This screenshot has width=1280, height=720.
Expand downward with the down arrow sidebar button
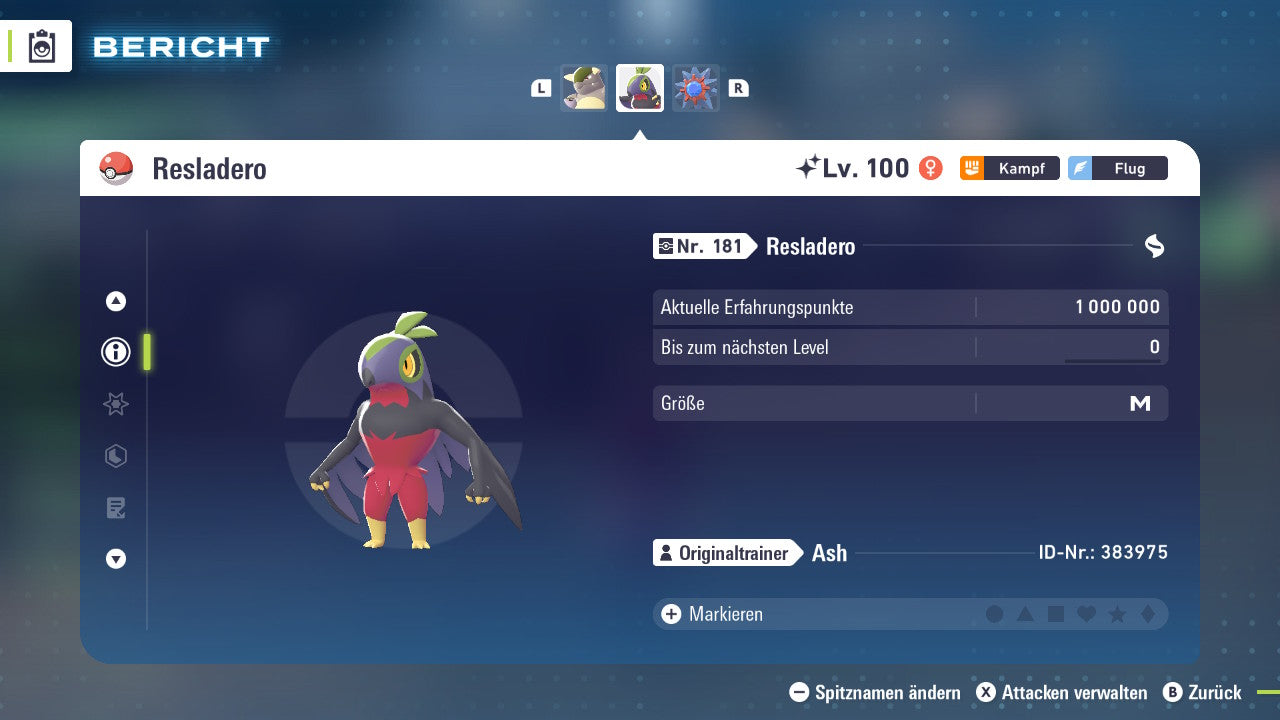[x=115, y=559]
